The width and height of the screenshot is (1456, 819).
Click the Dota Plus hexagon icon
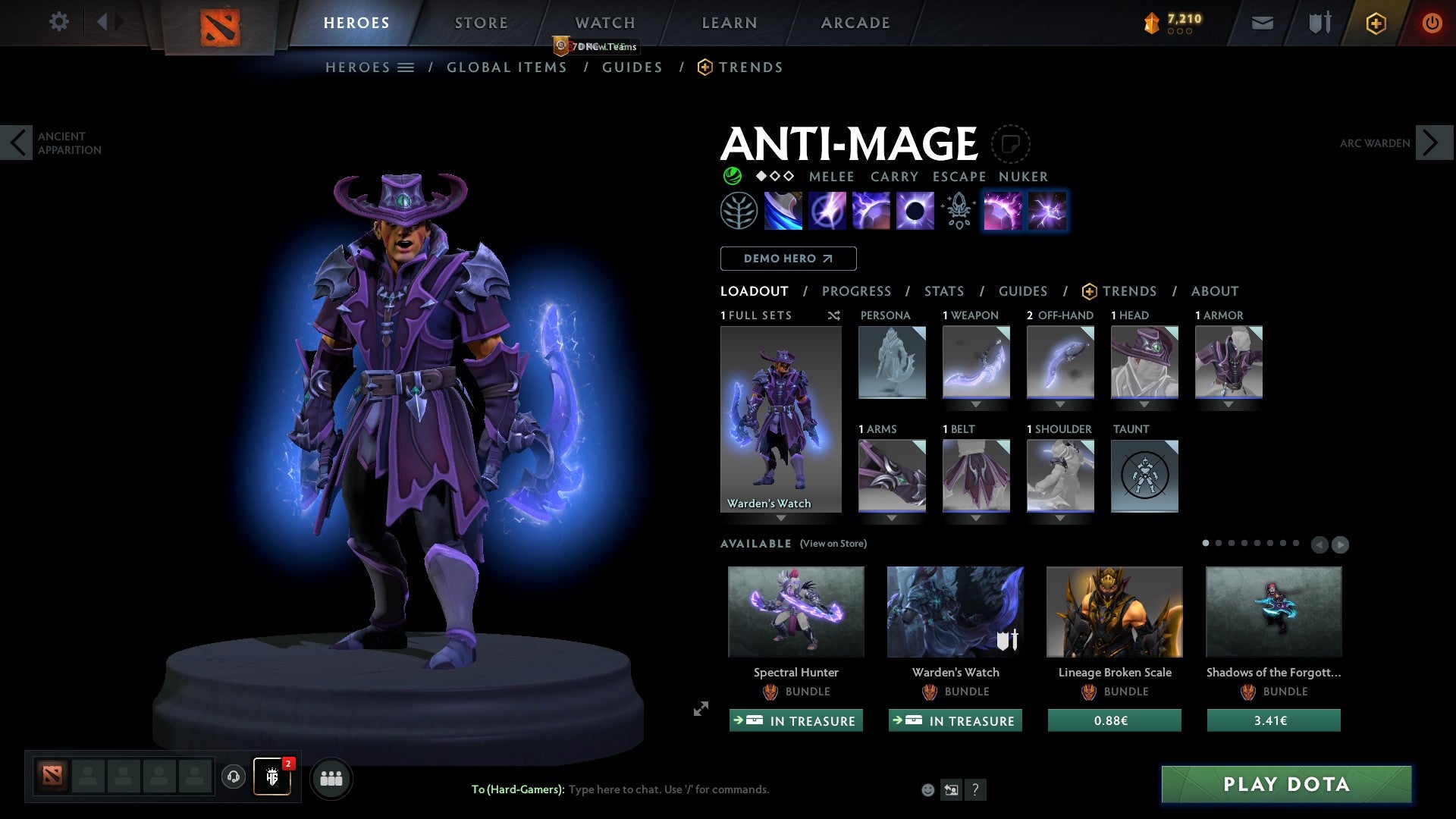click(x=1376, y=23)
